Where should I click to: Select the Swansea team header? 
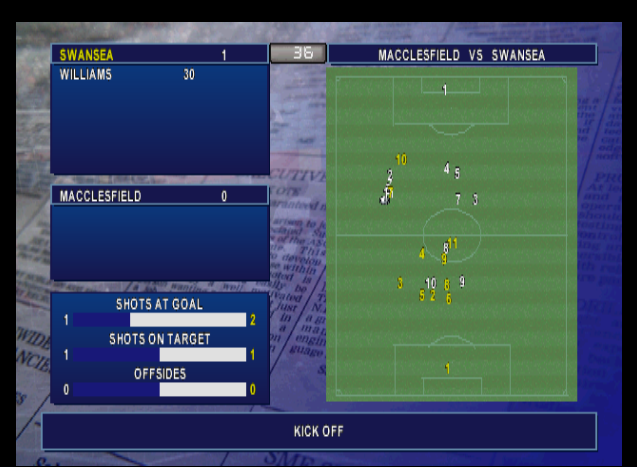tap(159, 55)
